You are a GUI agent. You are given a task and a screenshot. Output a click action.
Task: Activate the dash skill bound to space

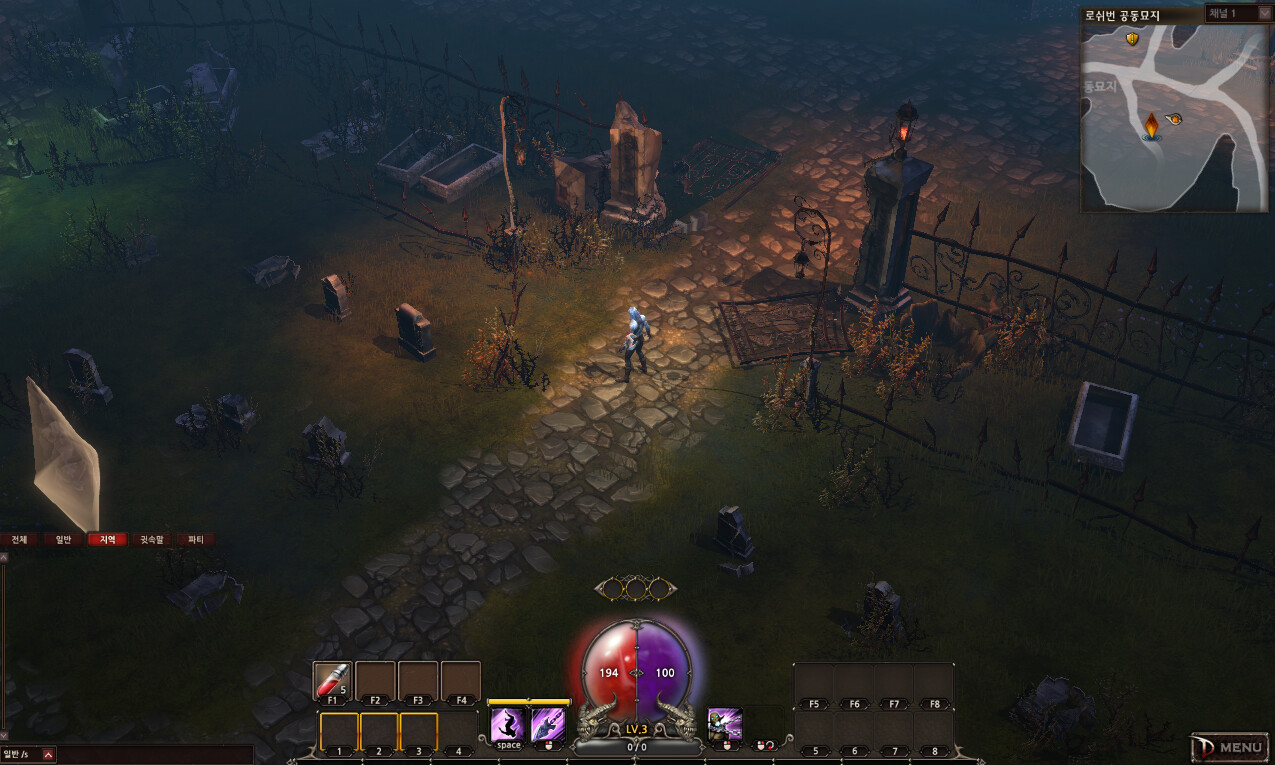508,724
